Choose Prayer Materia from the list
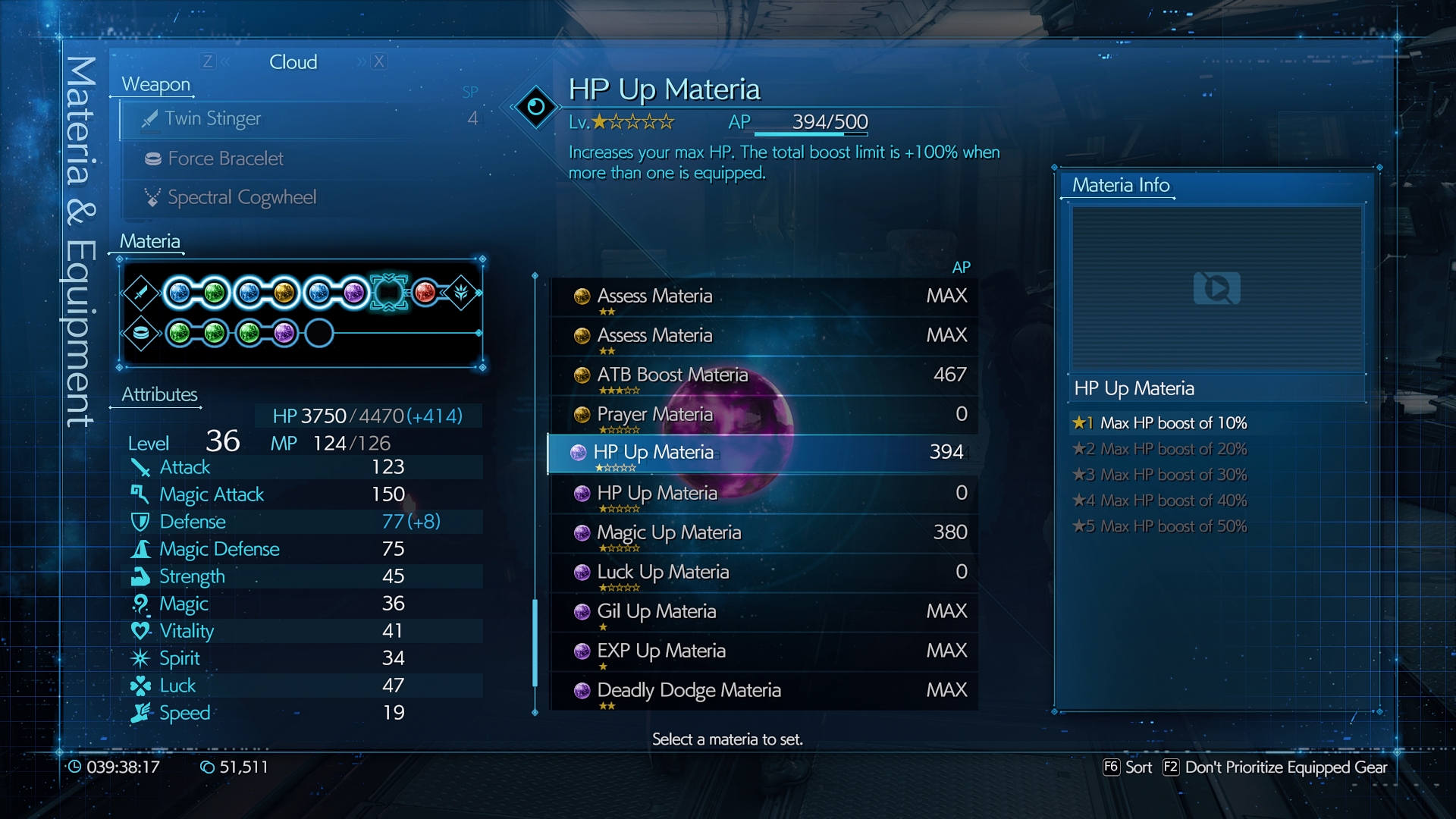 (x=762, y=415)
